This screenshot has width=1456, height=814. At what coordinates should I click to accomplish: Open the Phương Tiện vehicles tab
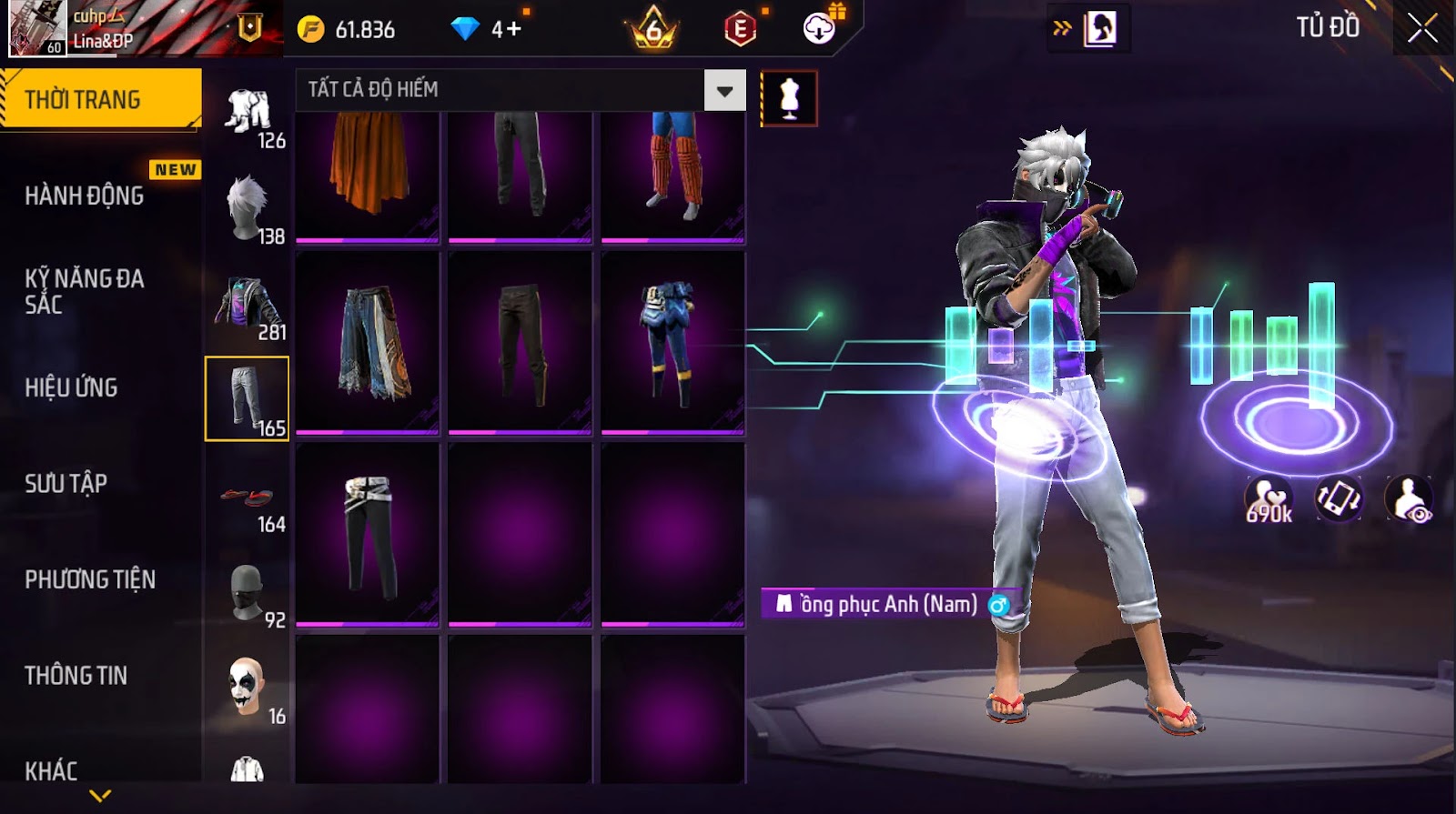tap(90, 579)
